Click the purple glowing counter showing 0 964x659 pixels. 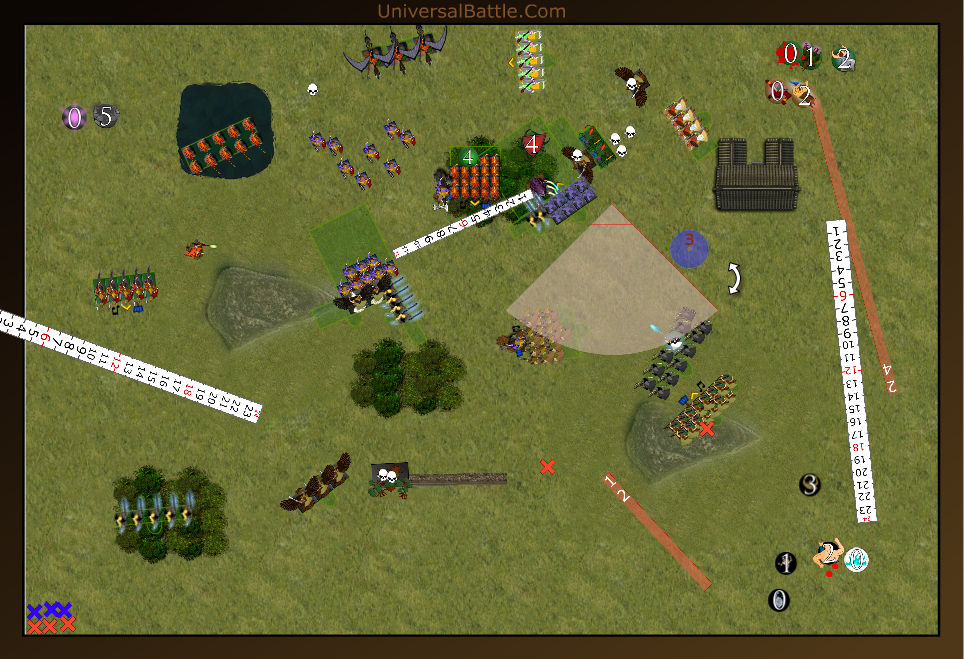point(73,117)
